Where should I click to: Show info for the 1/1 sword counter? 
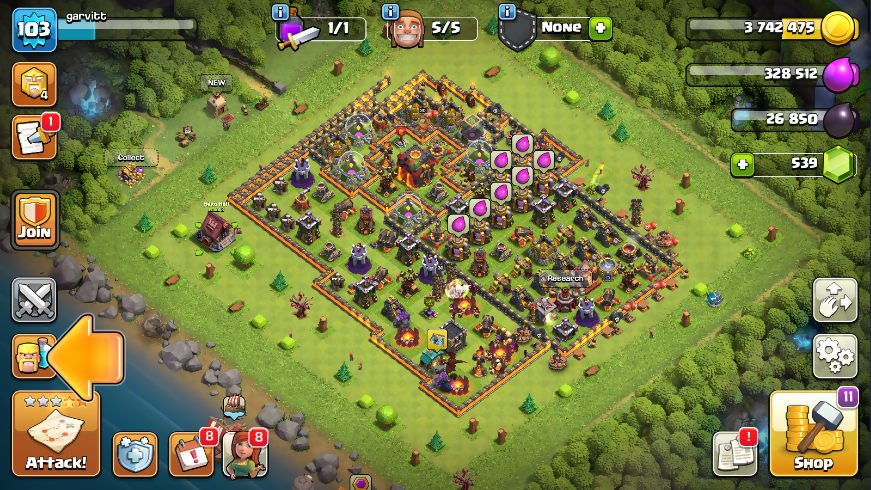pyautogui.click(x=282, y=12)
